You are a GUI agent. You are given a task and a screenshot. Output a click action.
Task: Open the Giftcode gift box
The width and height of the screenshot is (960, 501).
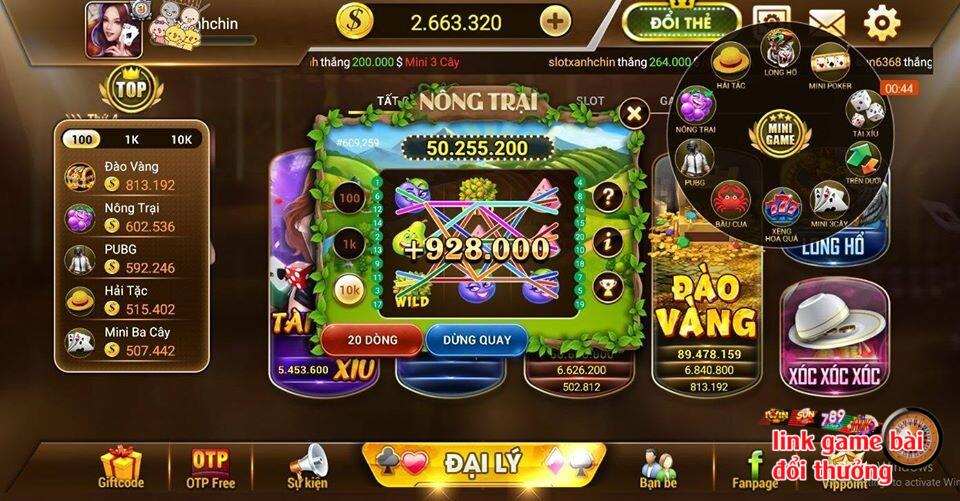[121, 467]
